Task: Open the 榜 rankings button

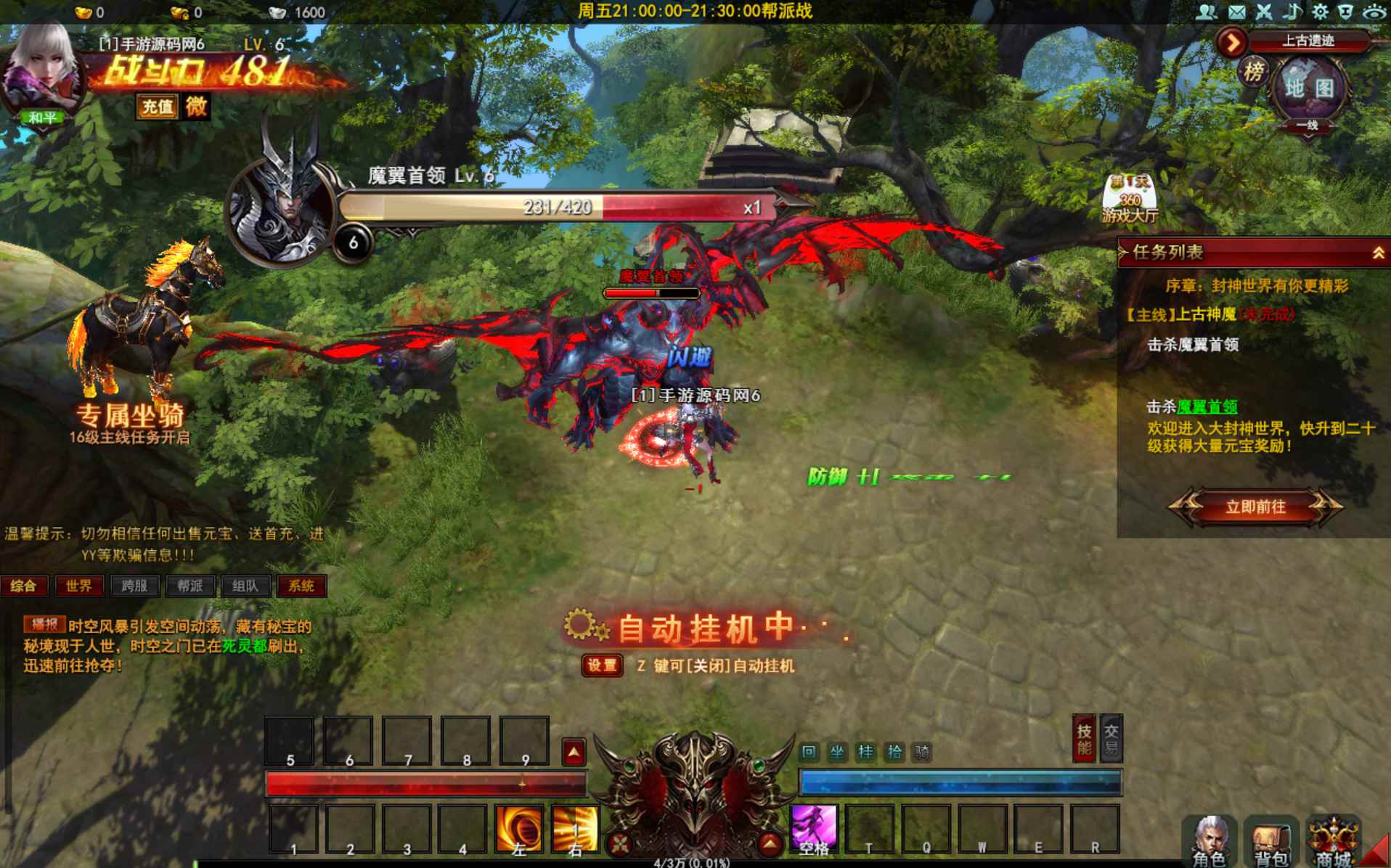Action: (x=1254, y=72)
